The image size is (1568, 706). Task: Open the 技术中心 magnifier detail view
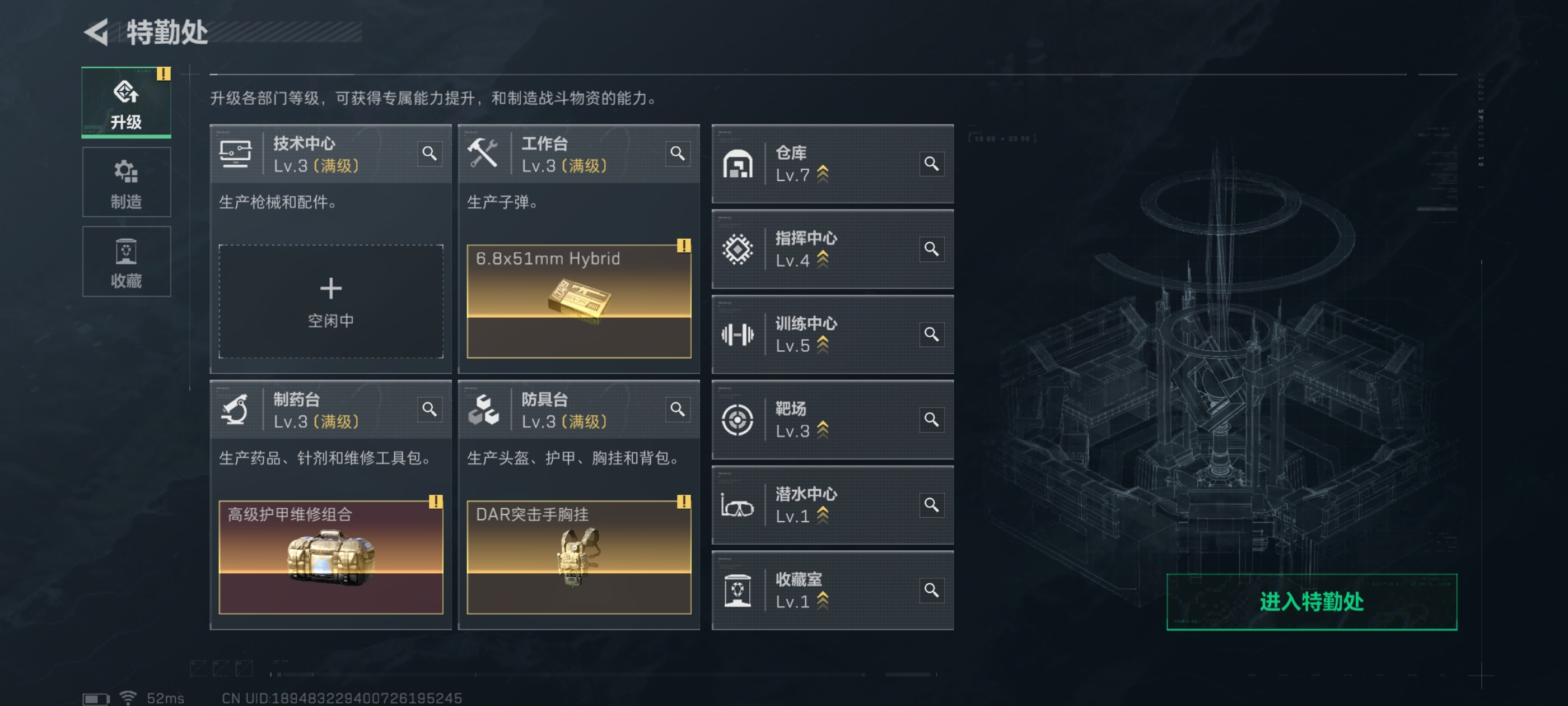[430, 154]
